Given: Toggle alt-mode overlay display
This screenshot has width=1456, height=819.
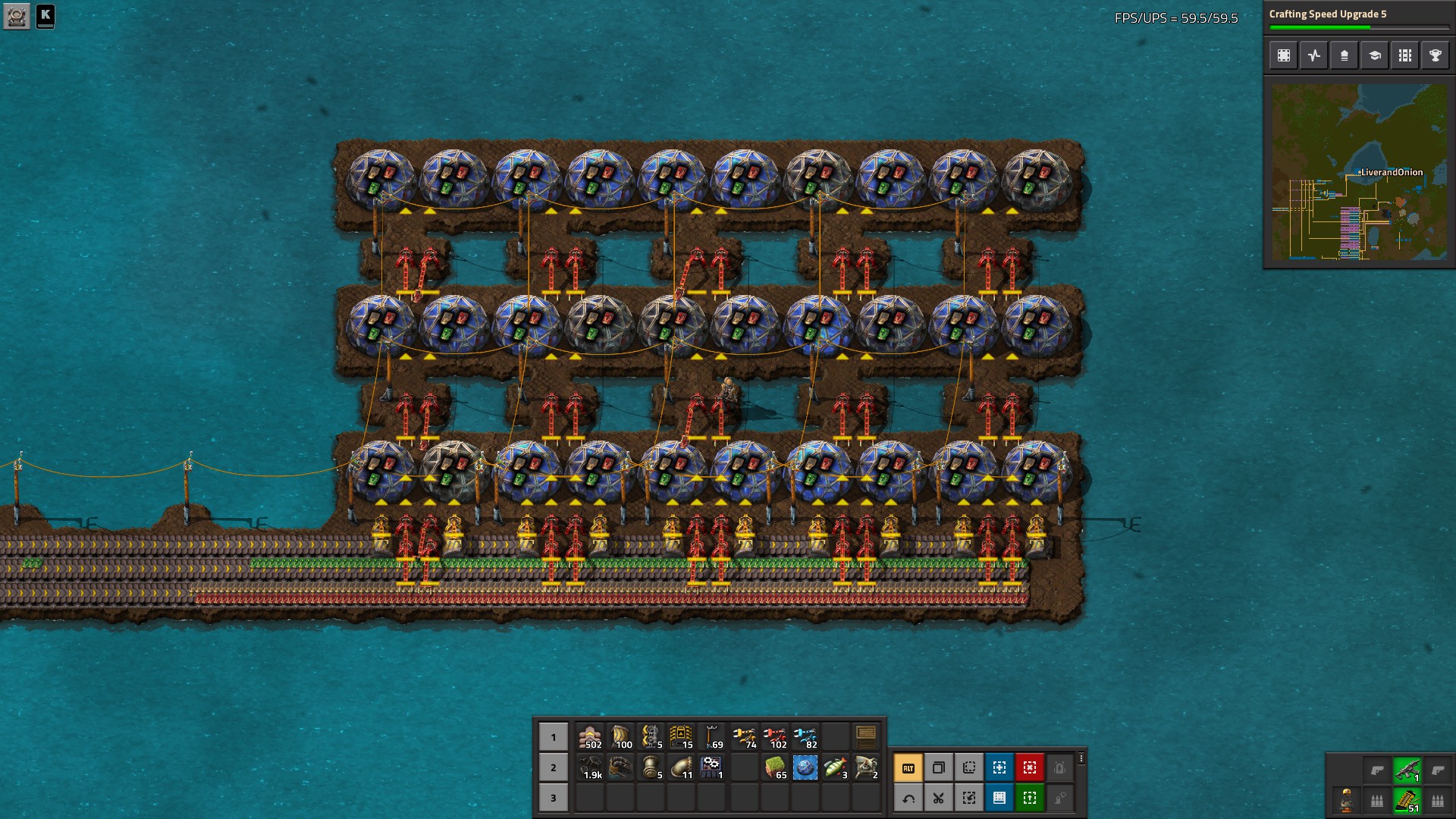Looking at the screenshot, I should tap(908, 767).
